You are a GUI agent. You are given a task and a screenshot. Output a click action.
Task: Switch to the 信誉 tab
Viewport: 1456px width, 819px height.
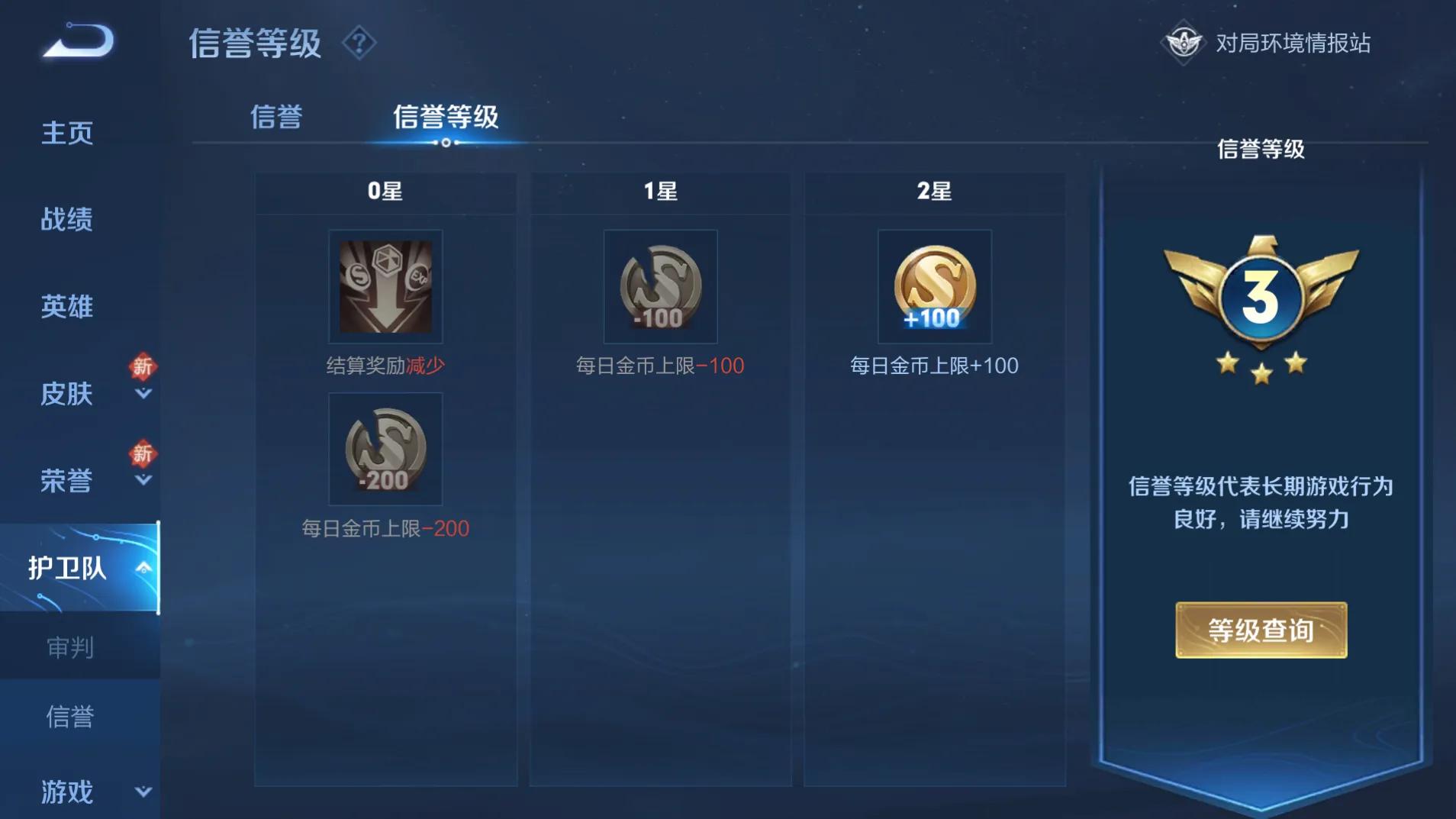(277, 116)
